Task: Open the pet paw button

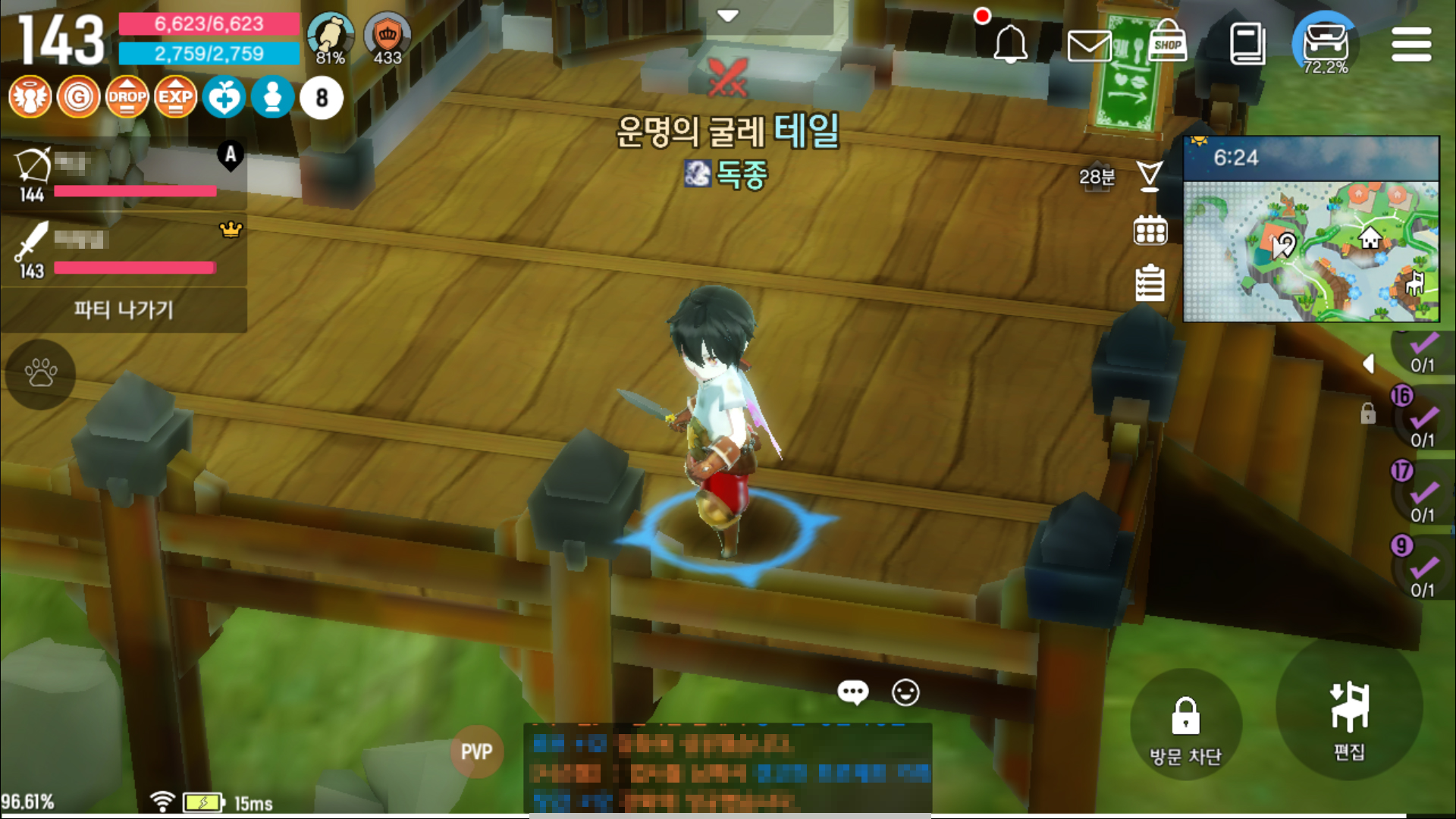Action: pos(40,373)
